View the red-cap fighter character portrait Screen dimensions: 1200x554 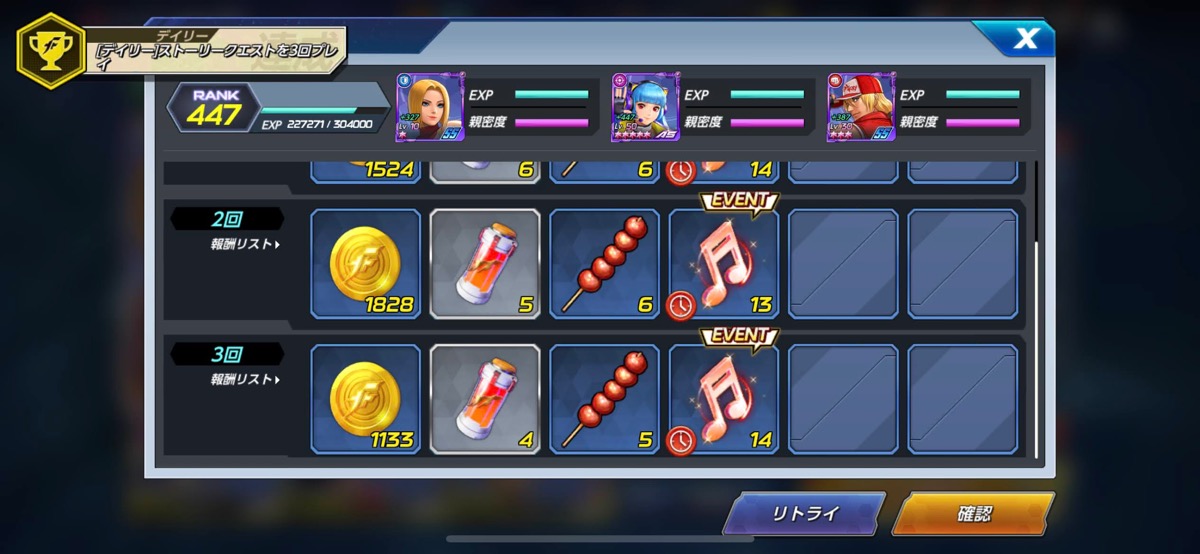click(x=861, y=108)
